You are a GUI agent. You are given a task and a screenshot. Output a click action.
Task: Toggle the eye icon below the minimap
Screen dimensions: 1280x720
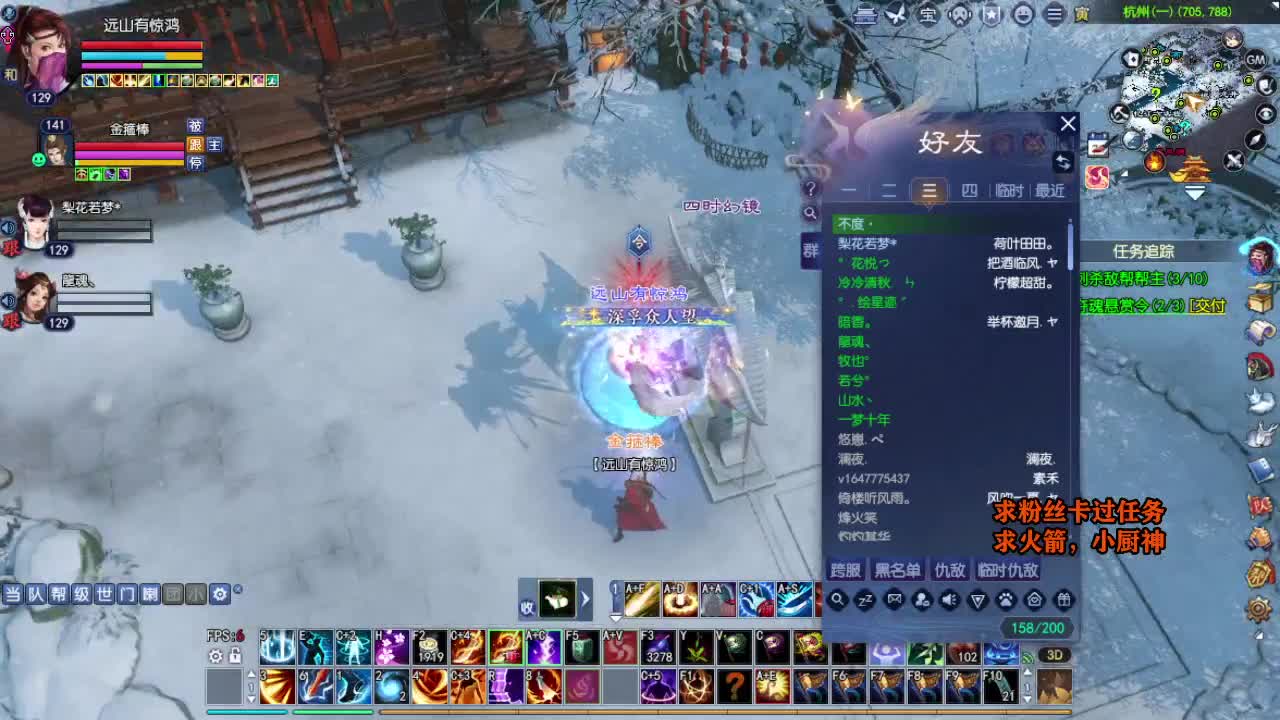pyautogui.click(x=1266, y=113)
